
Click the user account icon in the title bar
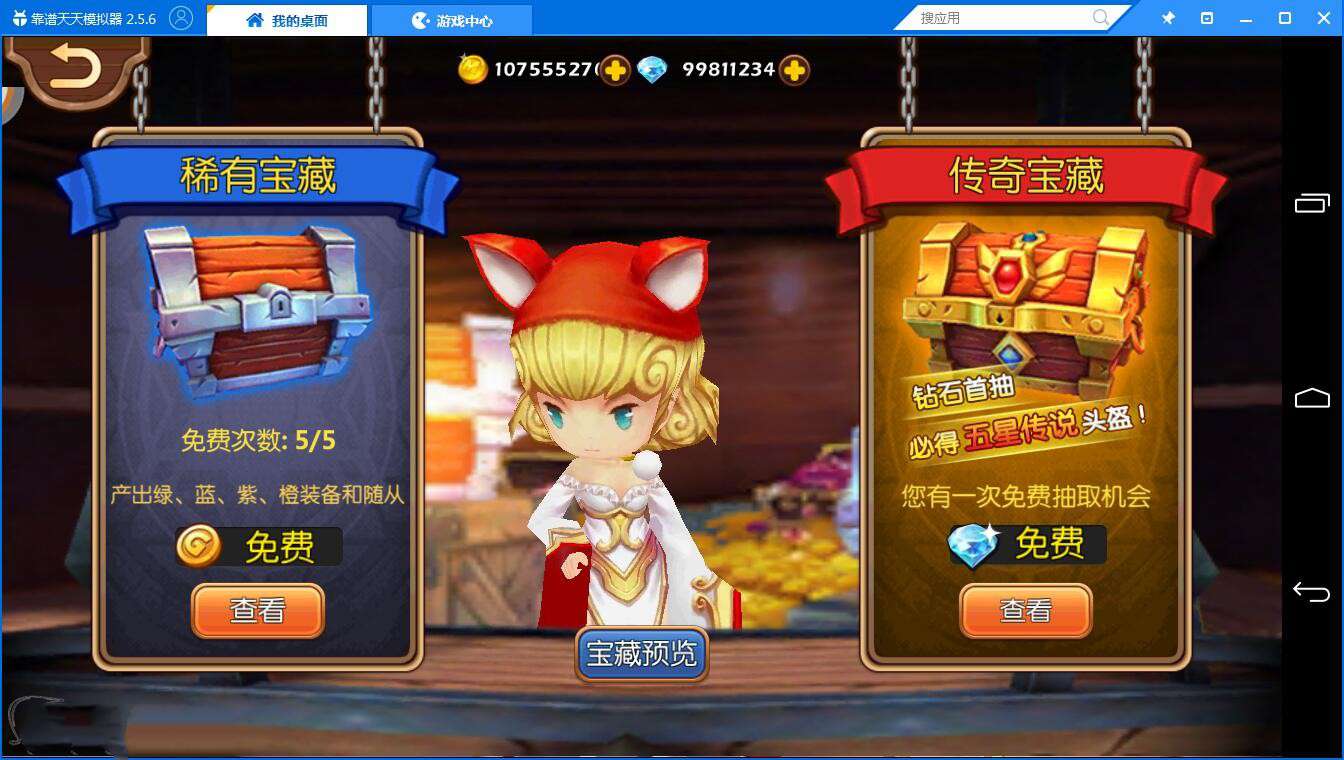pyautogui.click(x=182, y=17)
